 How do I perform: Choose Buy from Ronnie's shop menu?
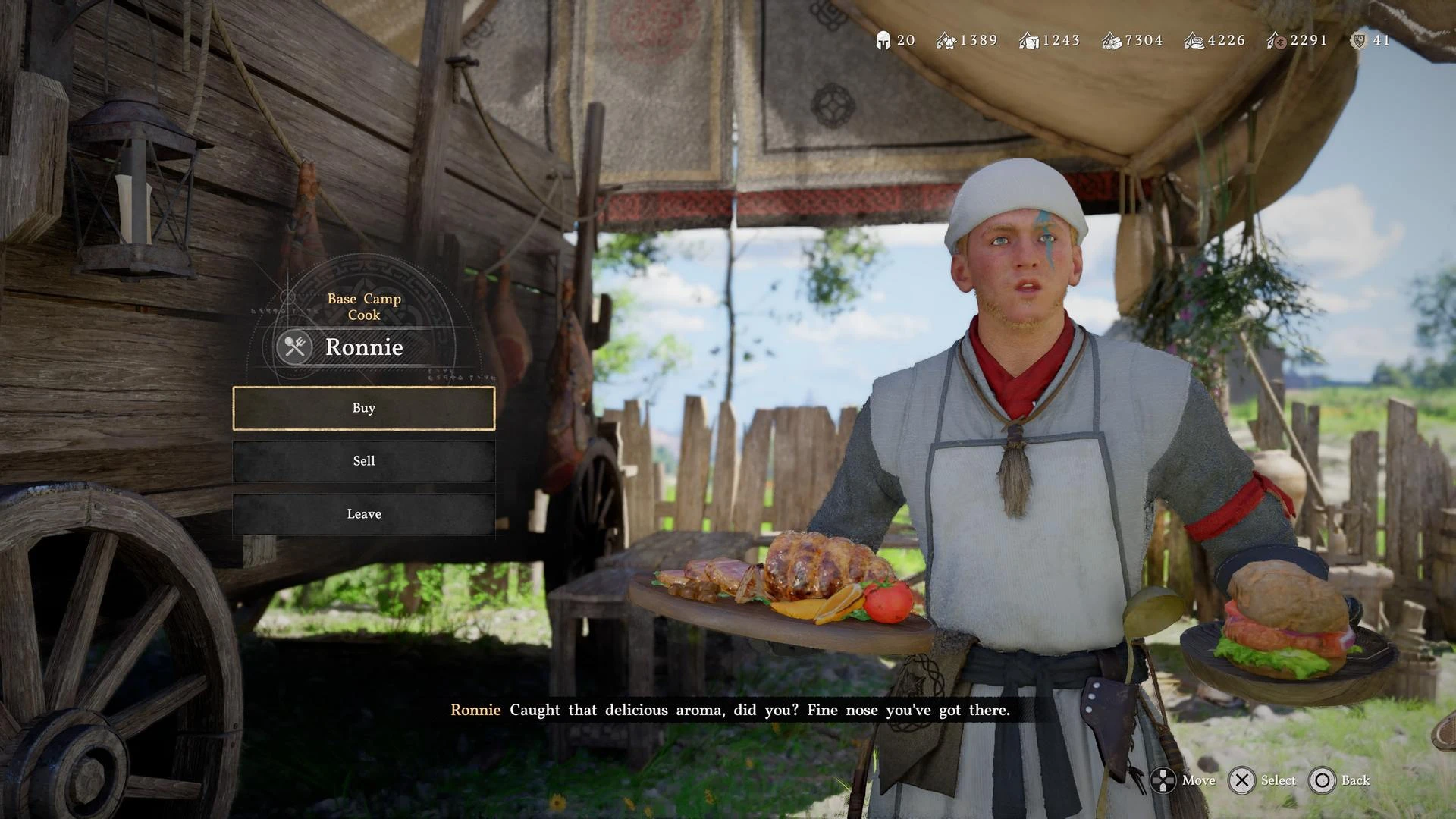click(364, 408)
